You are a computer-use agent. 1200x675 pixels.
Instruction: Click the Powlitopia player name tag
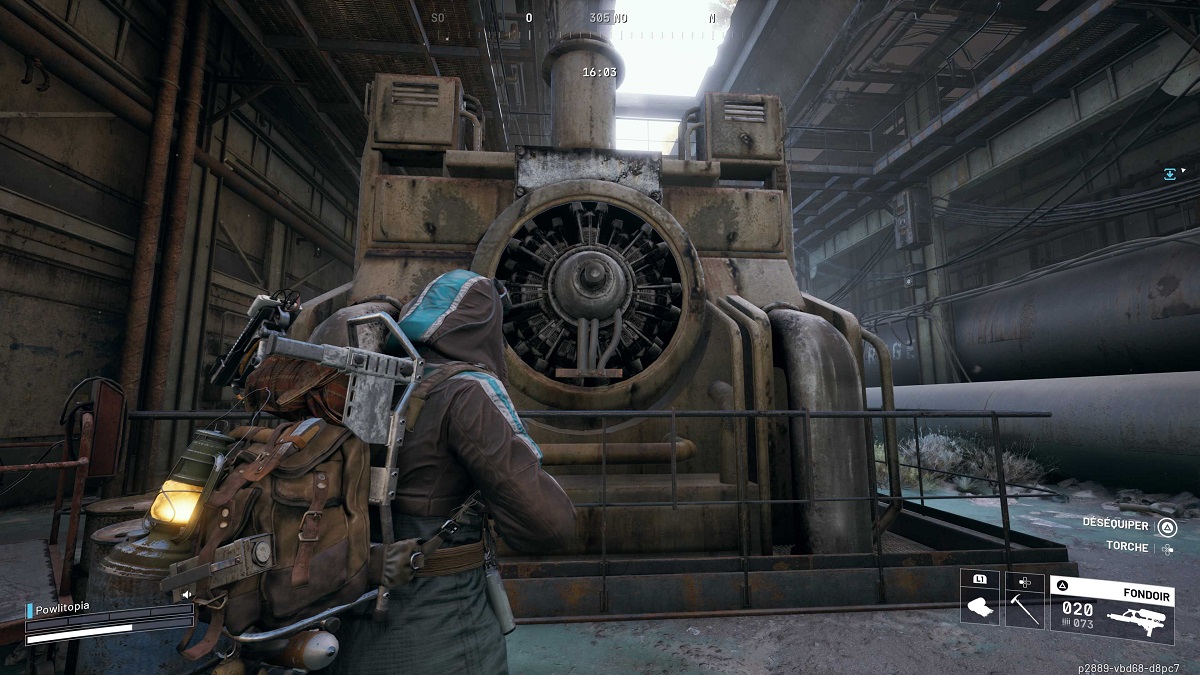pyautogui.click(x=66, y=609)
